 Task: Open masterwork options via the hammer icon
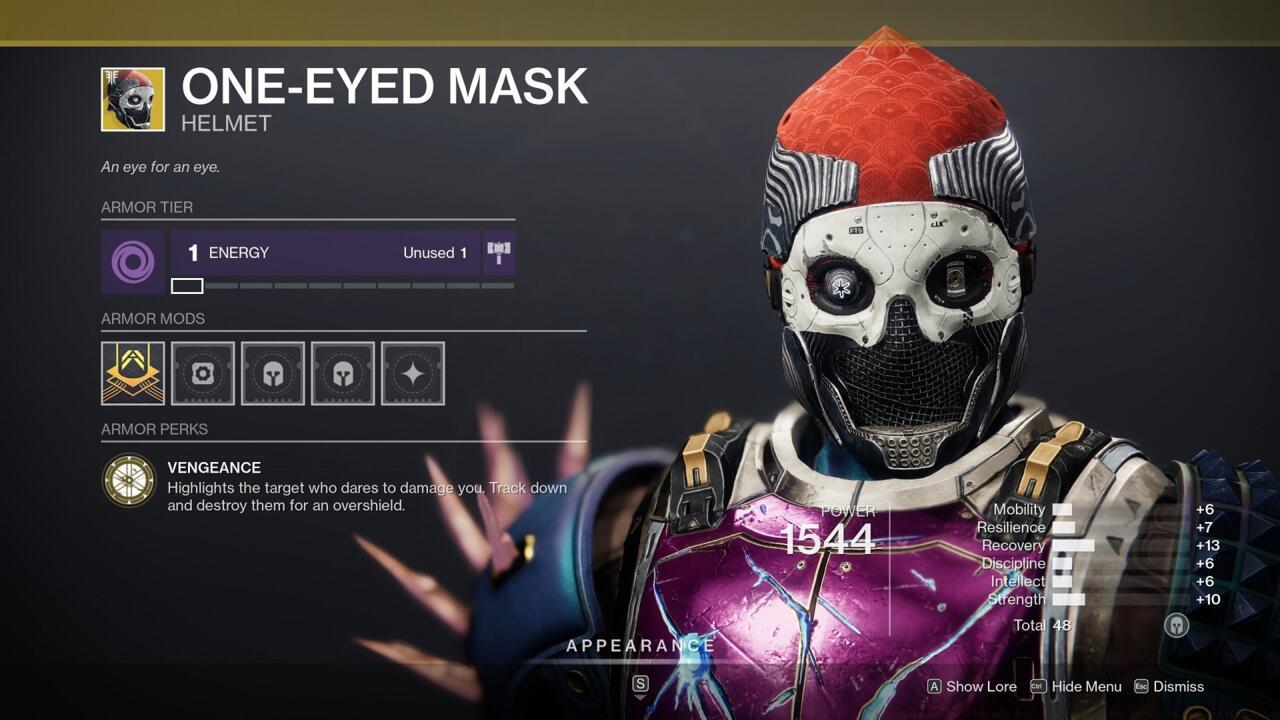pyautogui.click(x=499, y=252)
